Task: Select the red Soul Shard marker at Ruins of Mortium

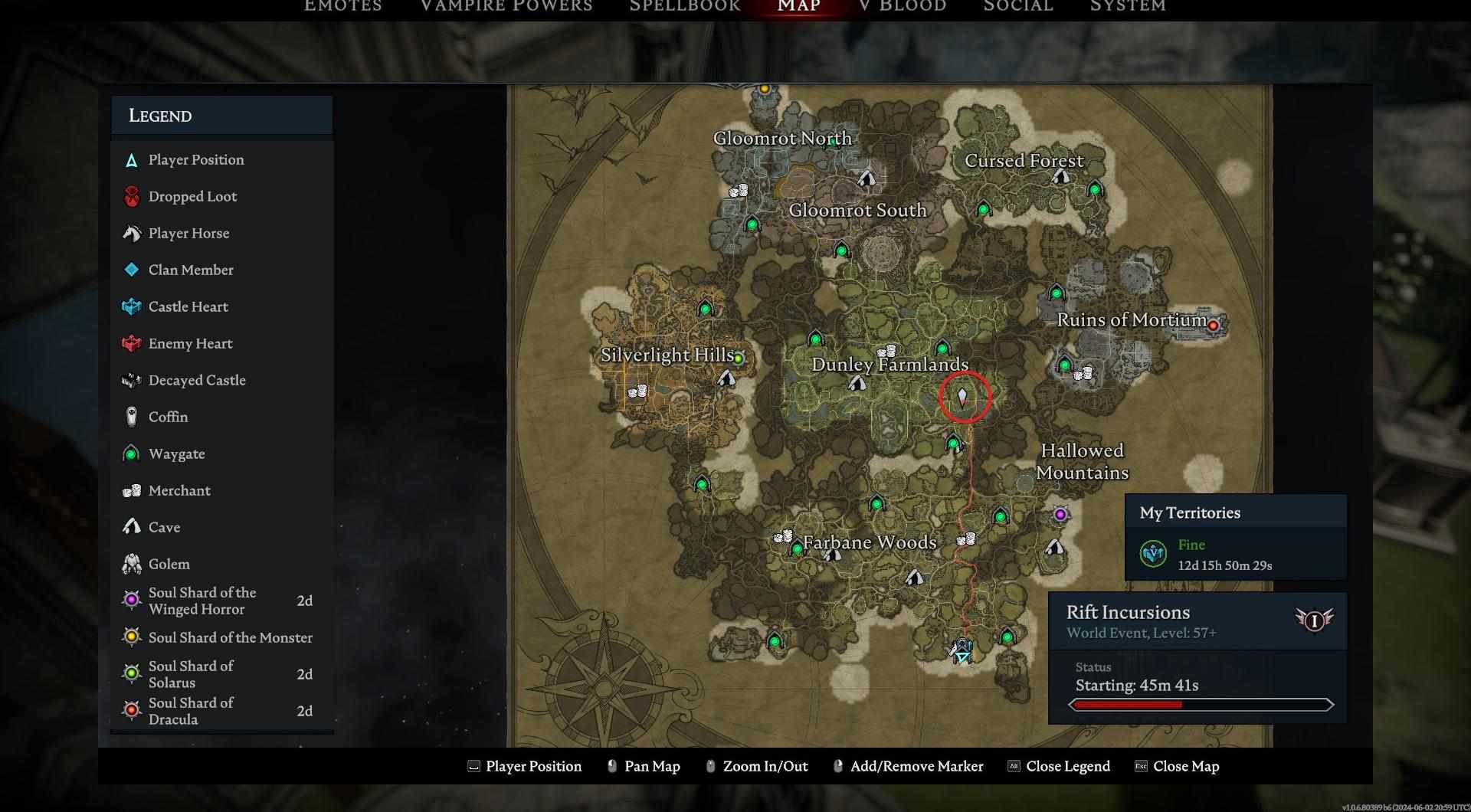Action: (x=1213, y=326)
